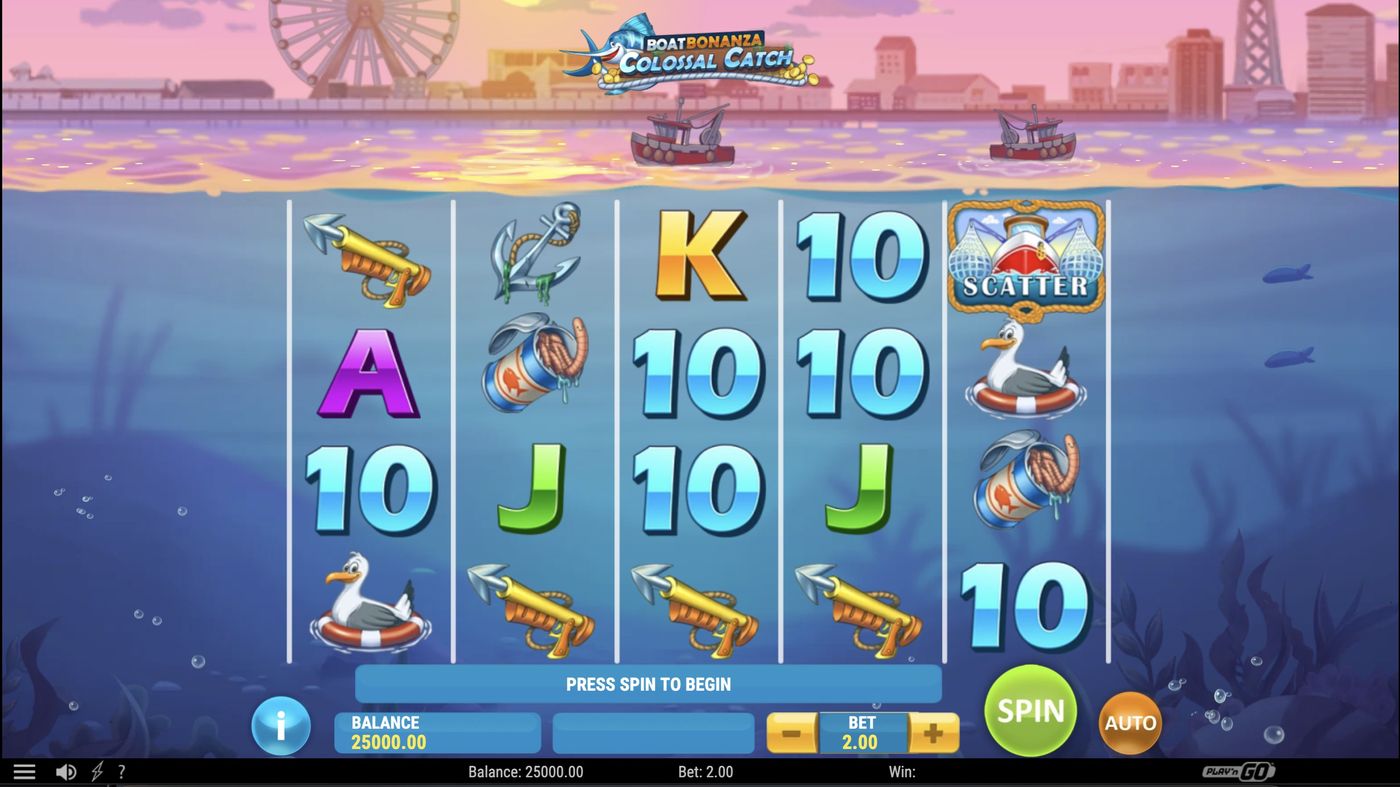
Task: Toggle autoplay mode with the AUTO control
Action: tap(1129, 722)
